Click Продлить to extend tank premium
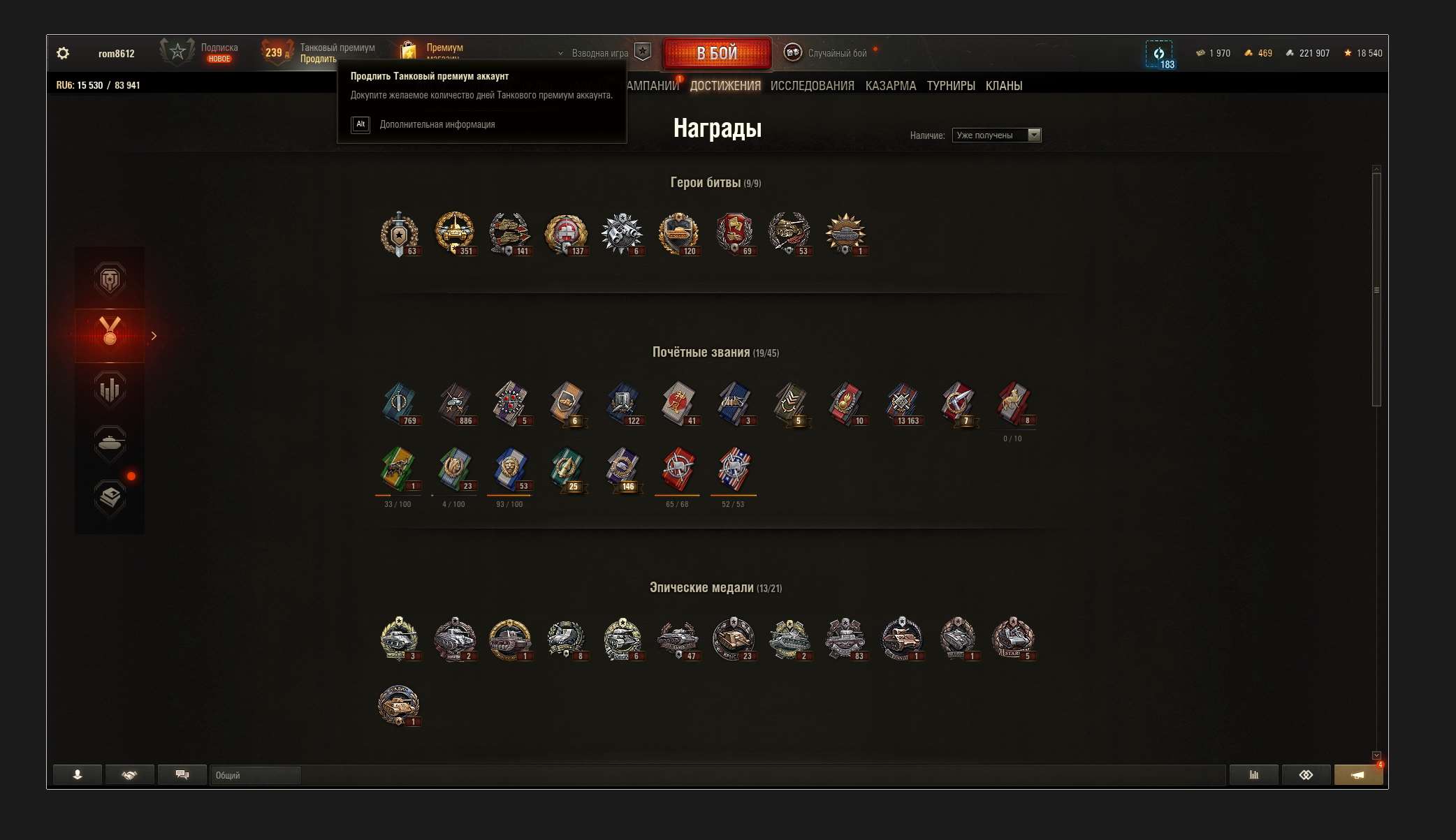 (318, 59)
